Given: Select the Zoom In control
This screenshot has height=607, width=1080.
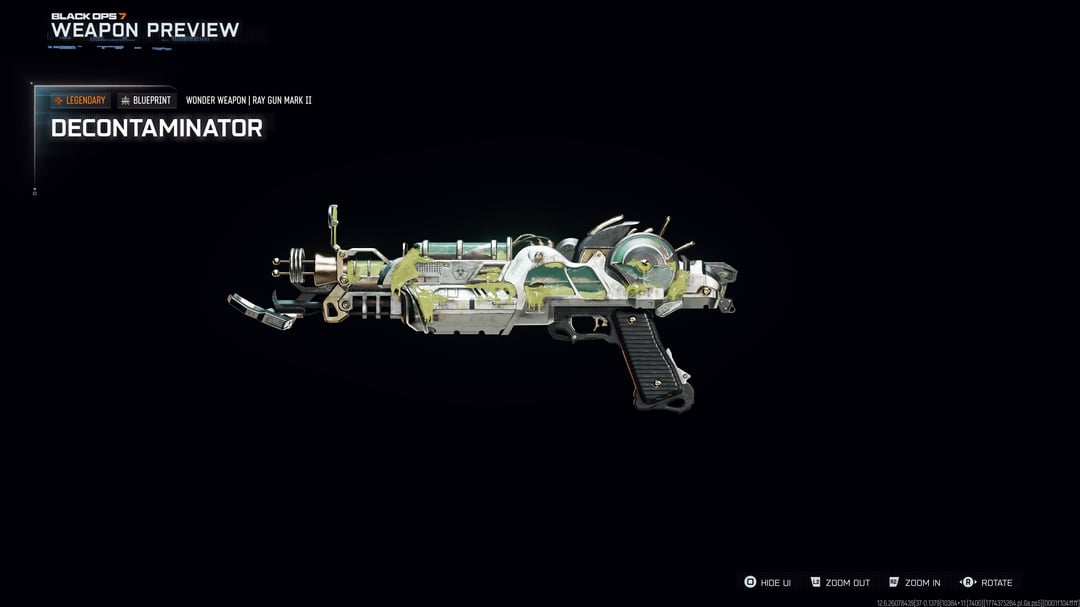Looking at the screenshot, I should coord(915,582).
